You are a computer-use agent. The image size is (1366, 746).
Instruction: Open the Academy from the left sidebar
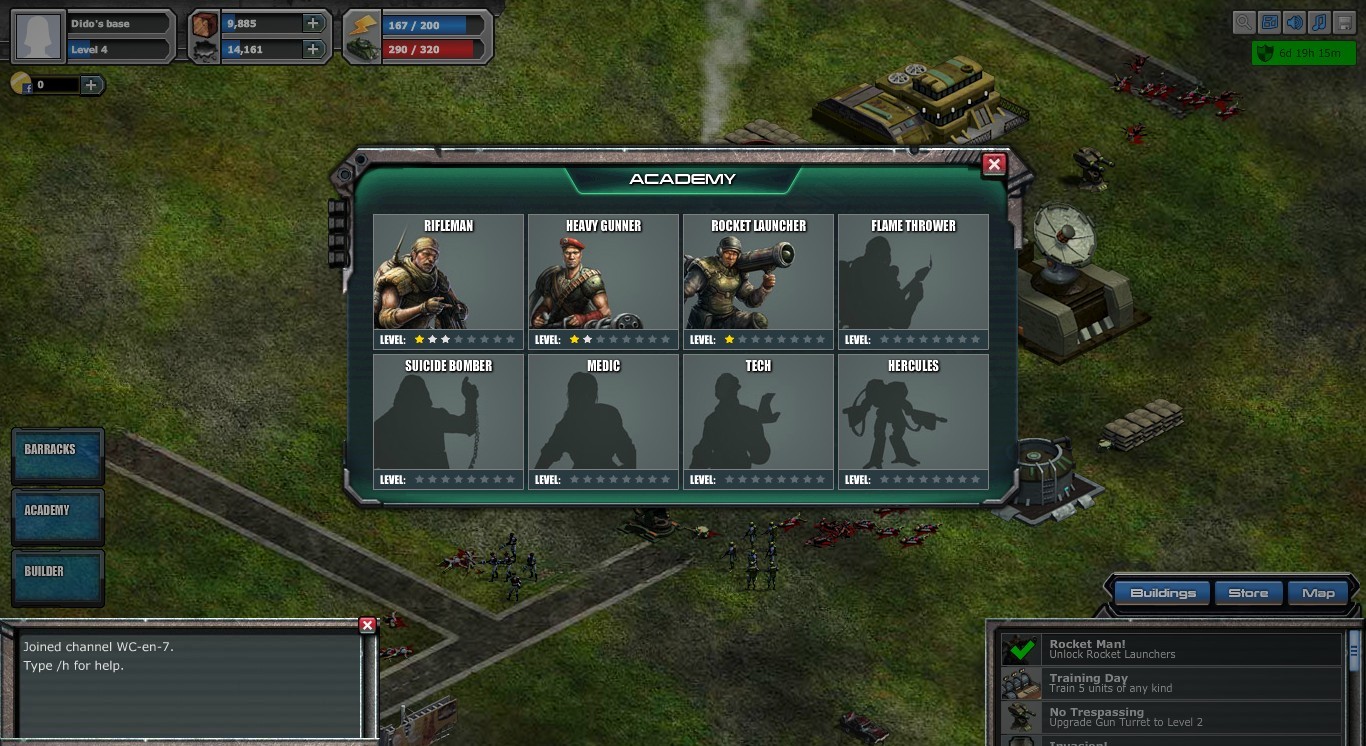pyautogui.click(x=57, y=517)
